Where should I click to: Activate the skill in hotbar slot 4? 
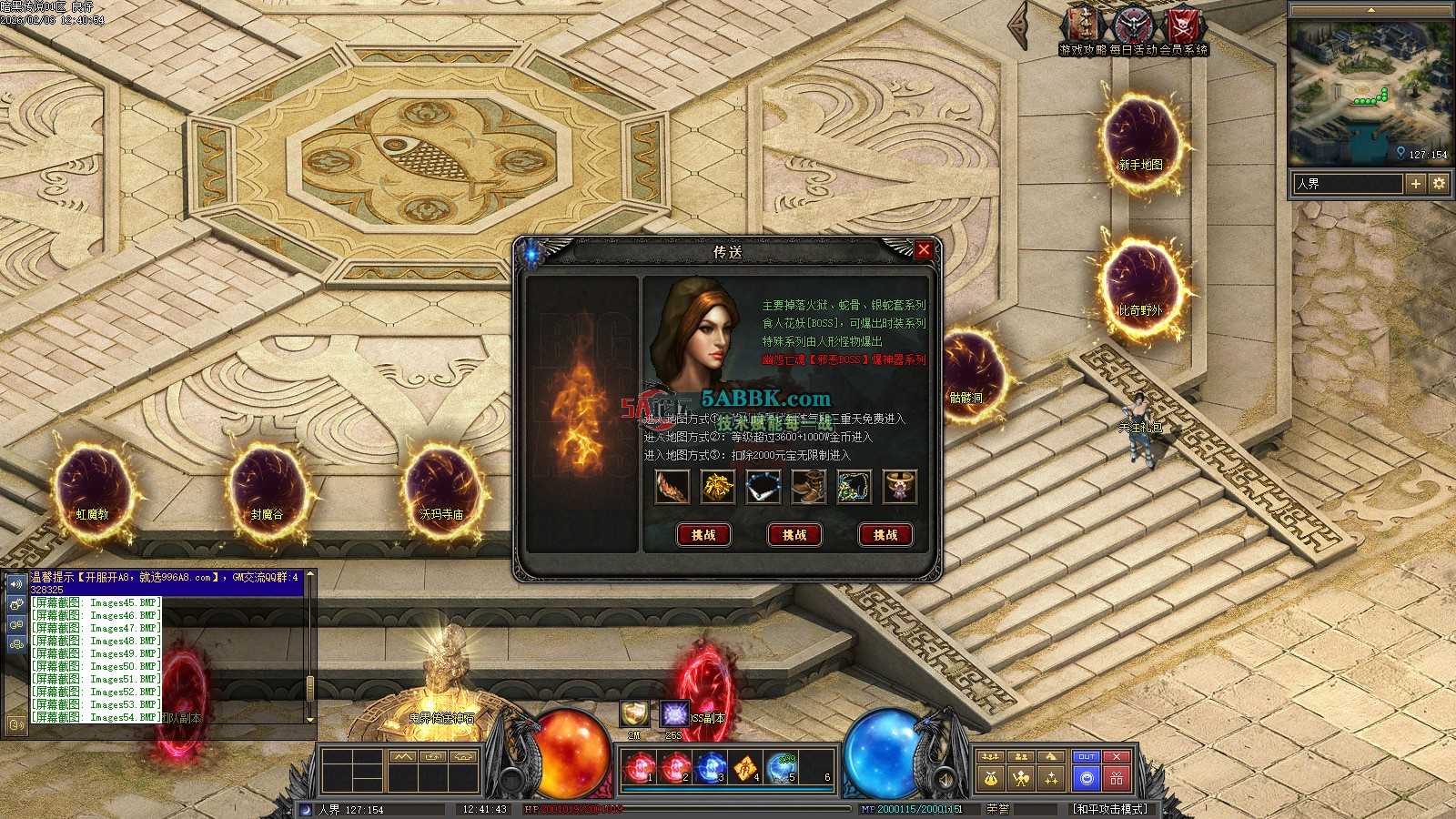(745, 769)
